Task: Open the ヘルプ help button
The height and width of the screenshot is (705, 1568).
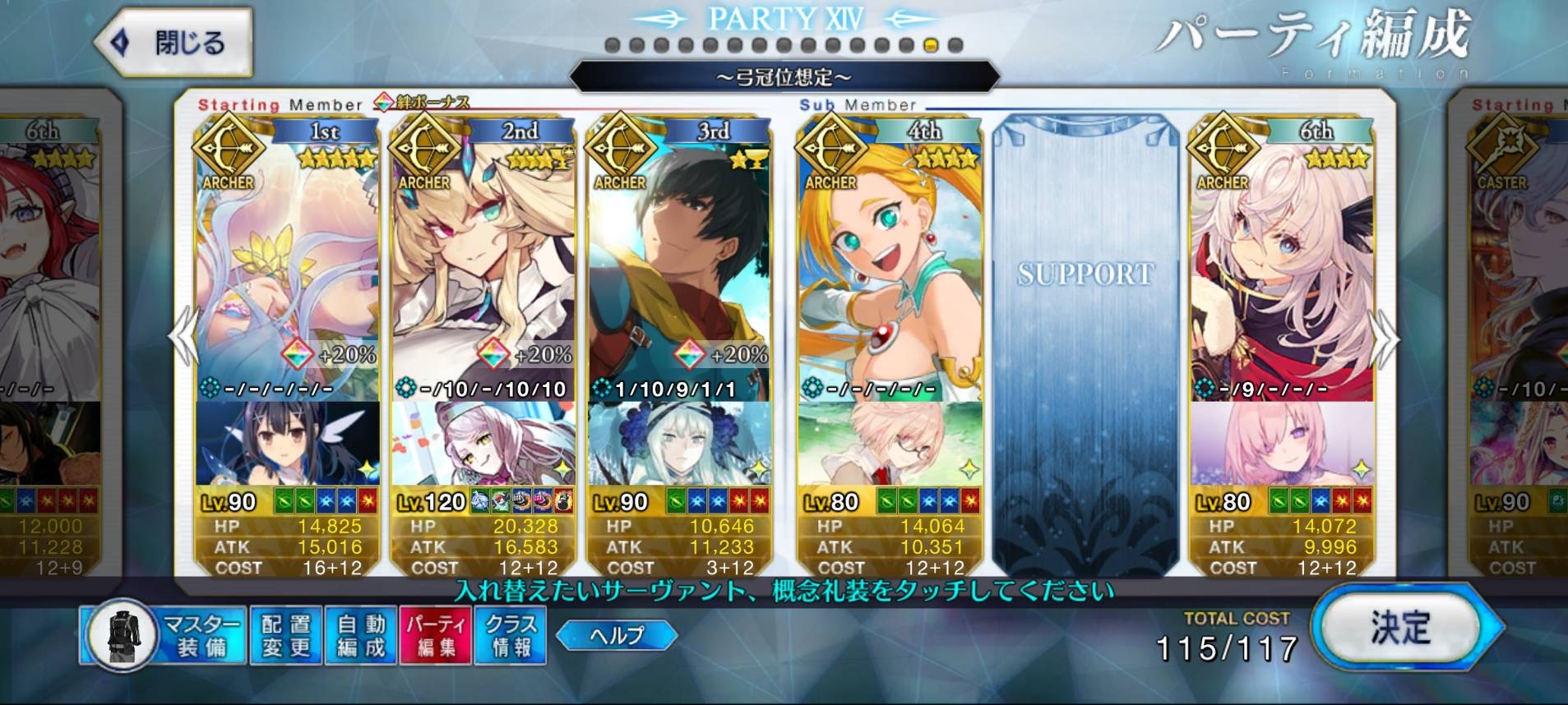Action: (x=617, y=635)
